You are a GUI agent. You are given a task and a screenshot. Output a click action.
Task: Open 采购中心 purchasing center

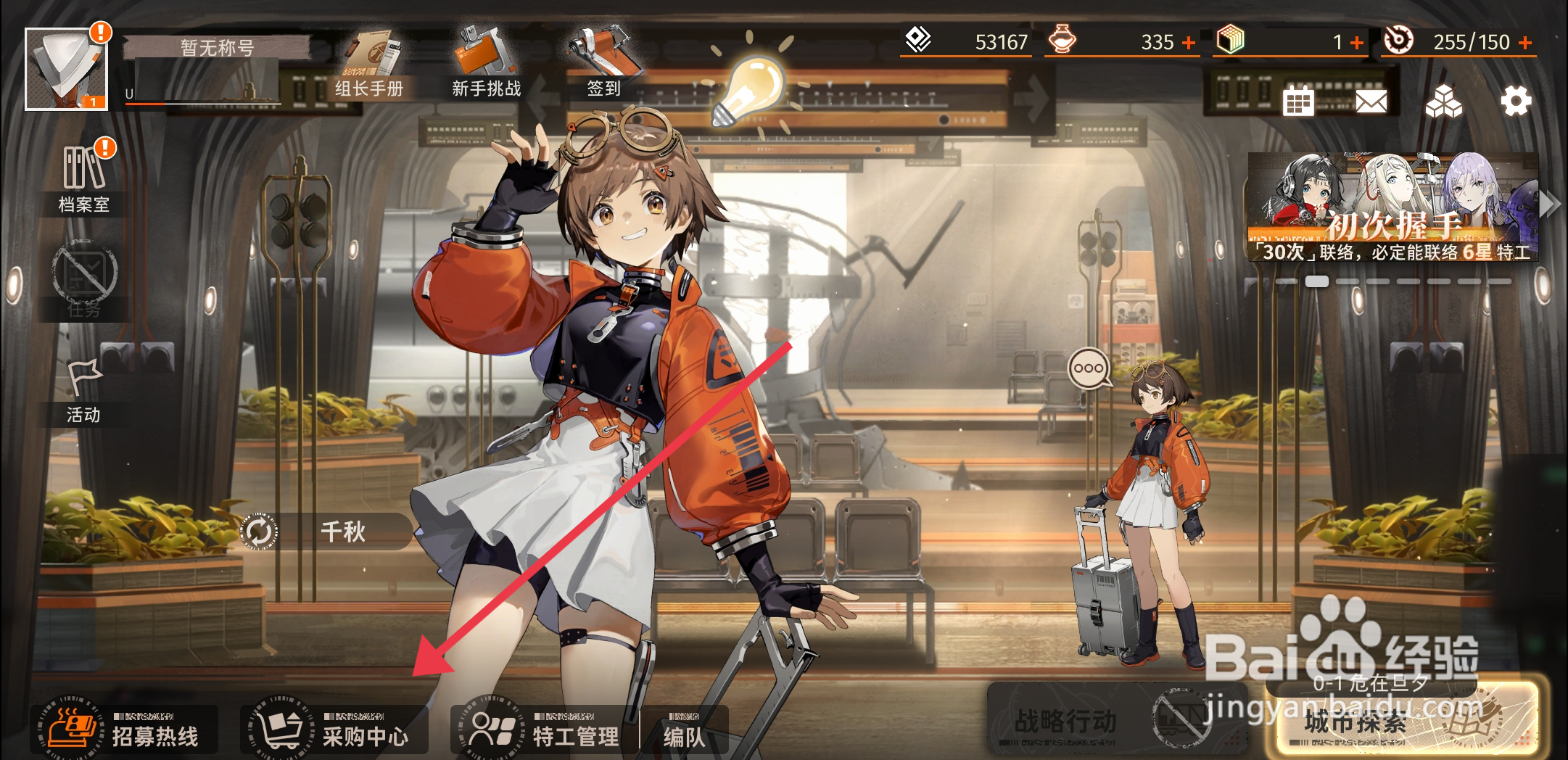click(335, 729)
